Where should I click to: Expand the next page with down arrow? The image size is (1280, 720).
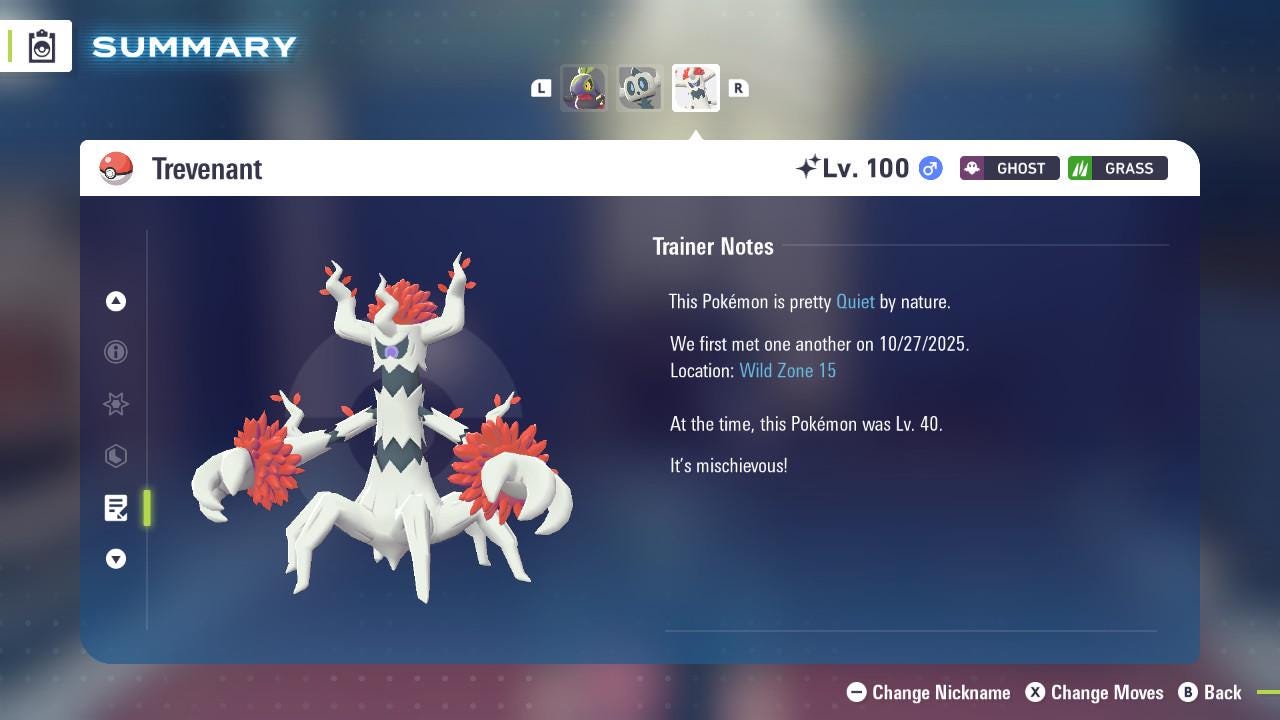(x=116, y=559)
